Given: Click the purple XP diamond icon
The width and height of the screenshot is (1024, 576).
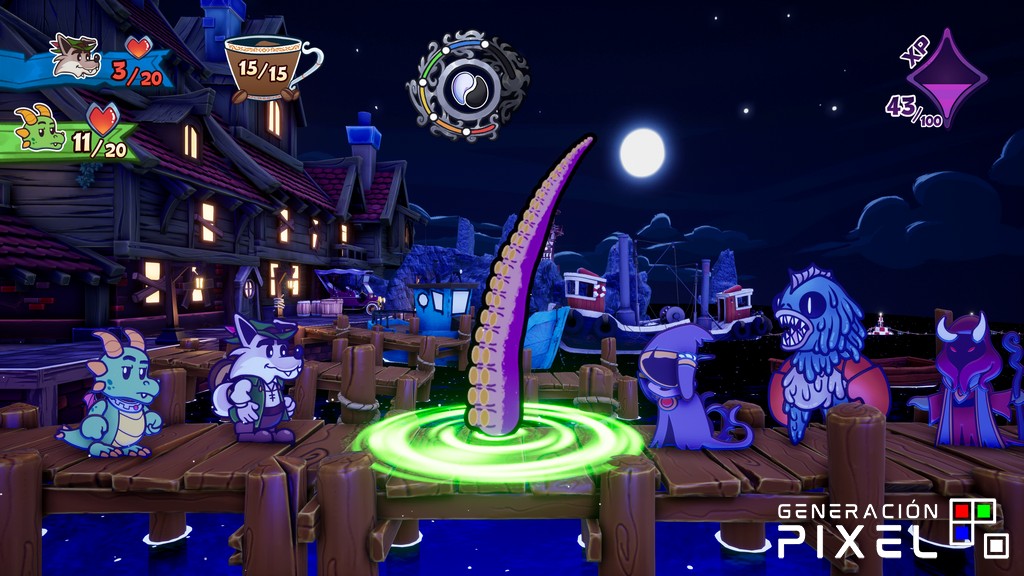Looking at the screenshot, I should (945, 78).
